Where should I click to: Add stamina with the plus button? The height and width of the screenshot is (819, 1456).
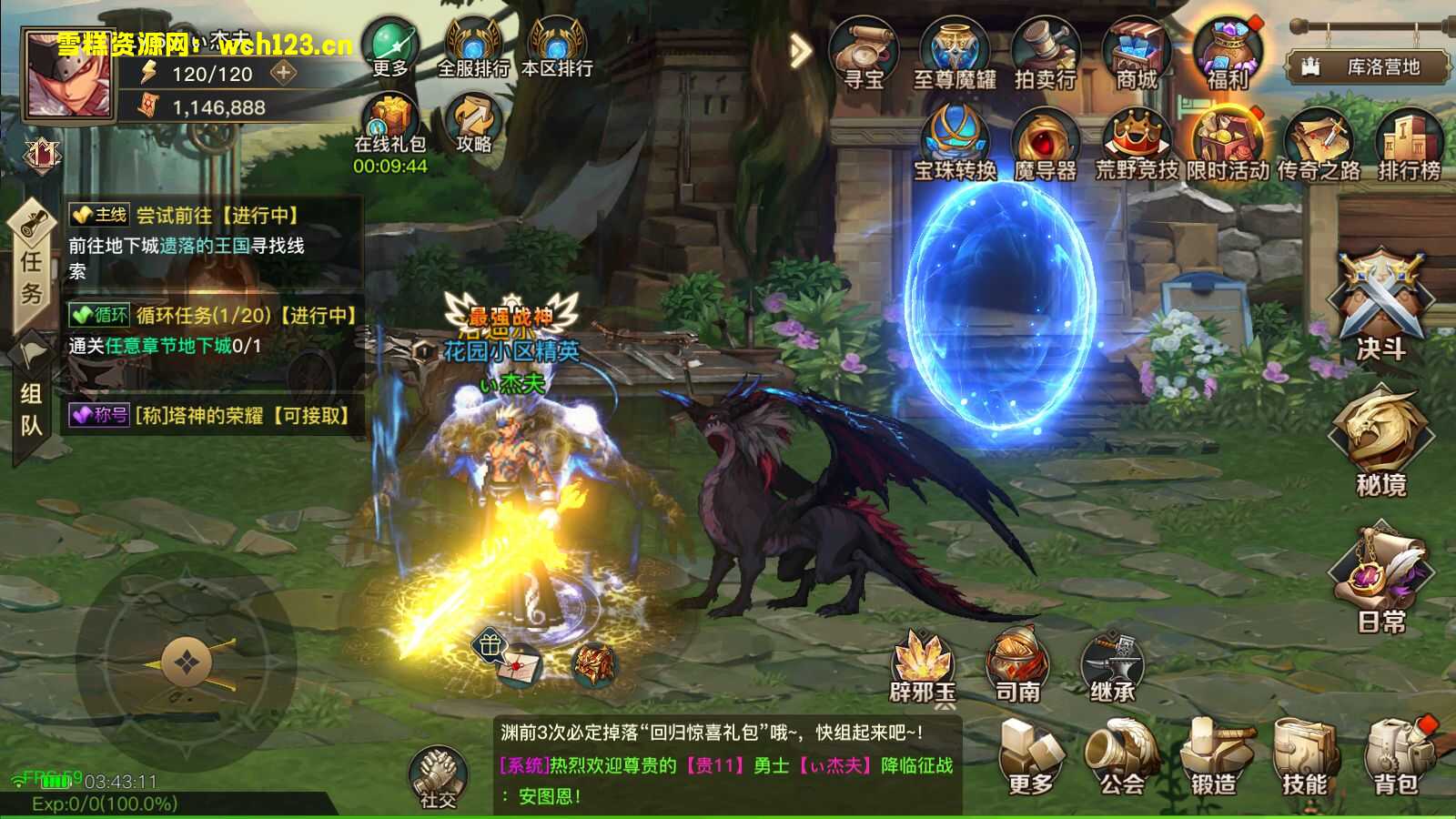pos(284,73)
